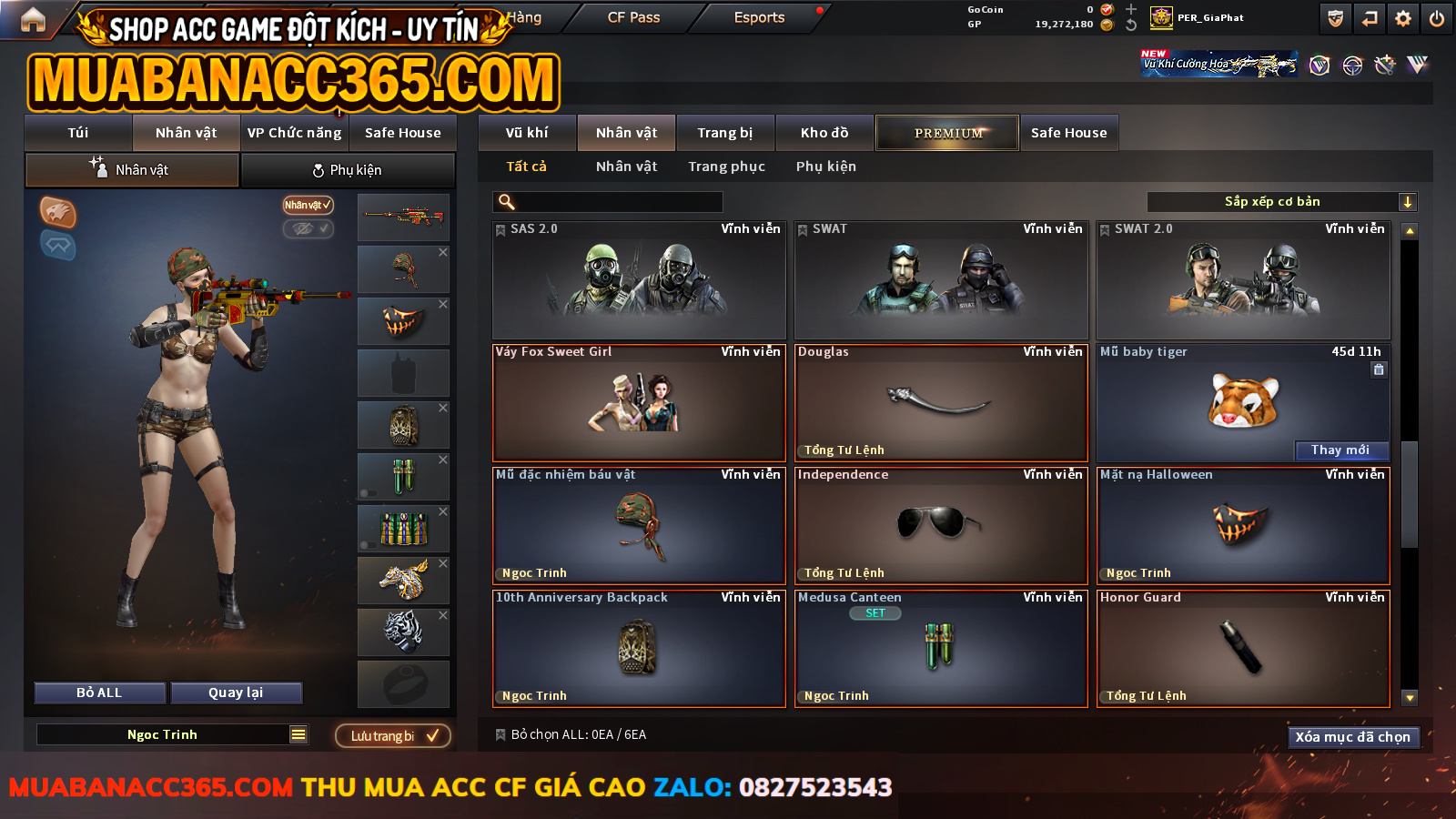Select the PREMIUM tab
Viewport: 1456px width, 819px height.
[947, 133]
